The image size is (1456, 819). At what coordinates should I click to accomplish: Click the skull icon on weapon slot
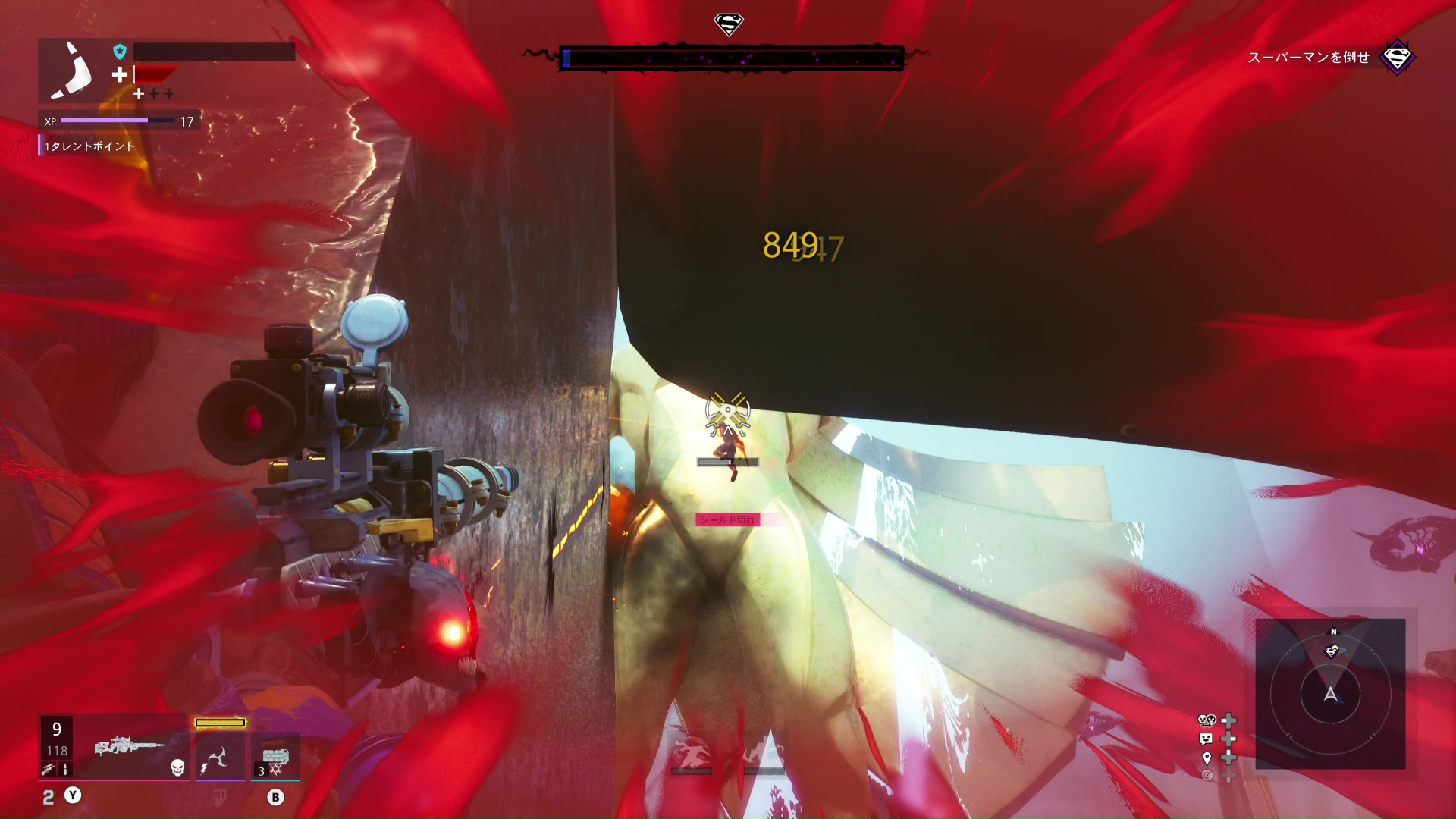177,767
